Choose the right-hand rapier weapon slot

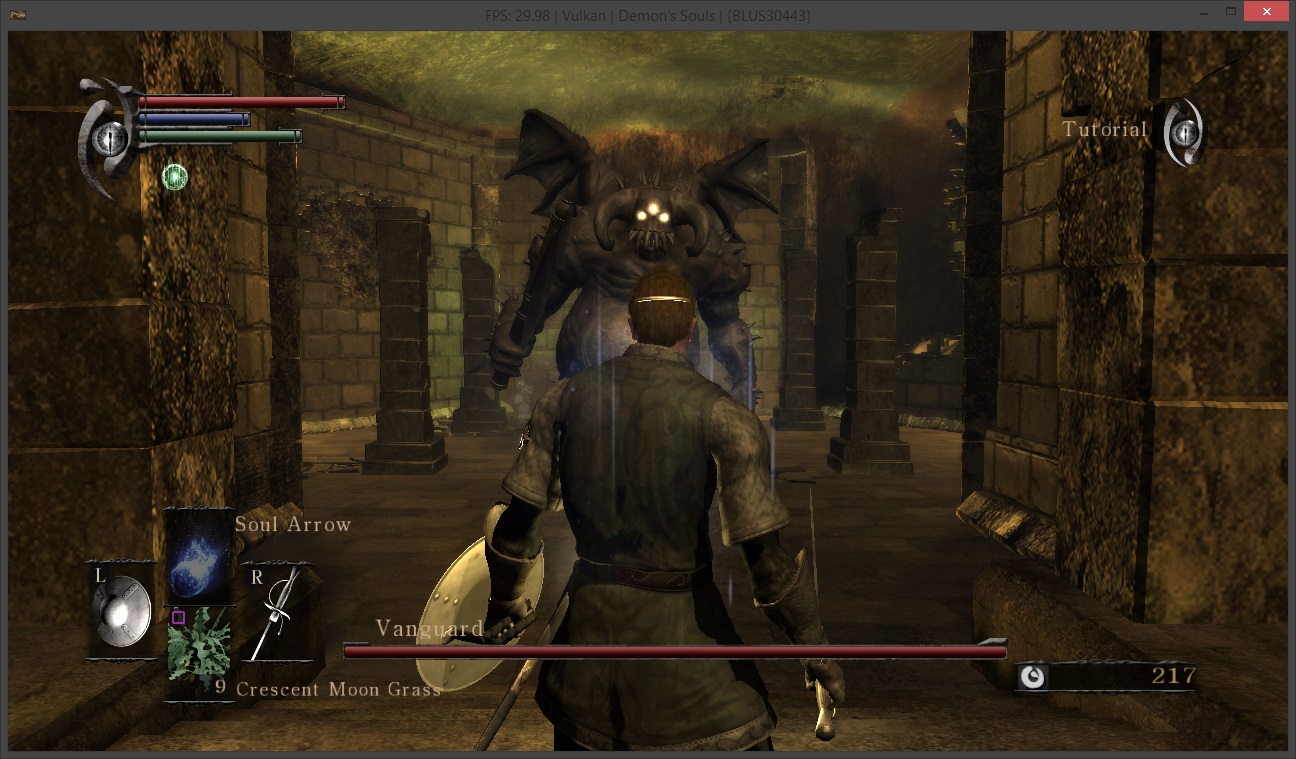276,610
